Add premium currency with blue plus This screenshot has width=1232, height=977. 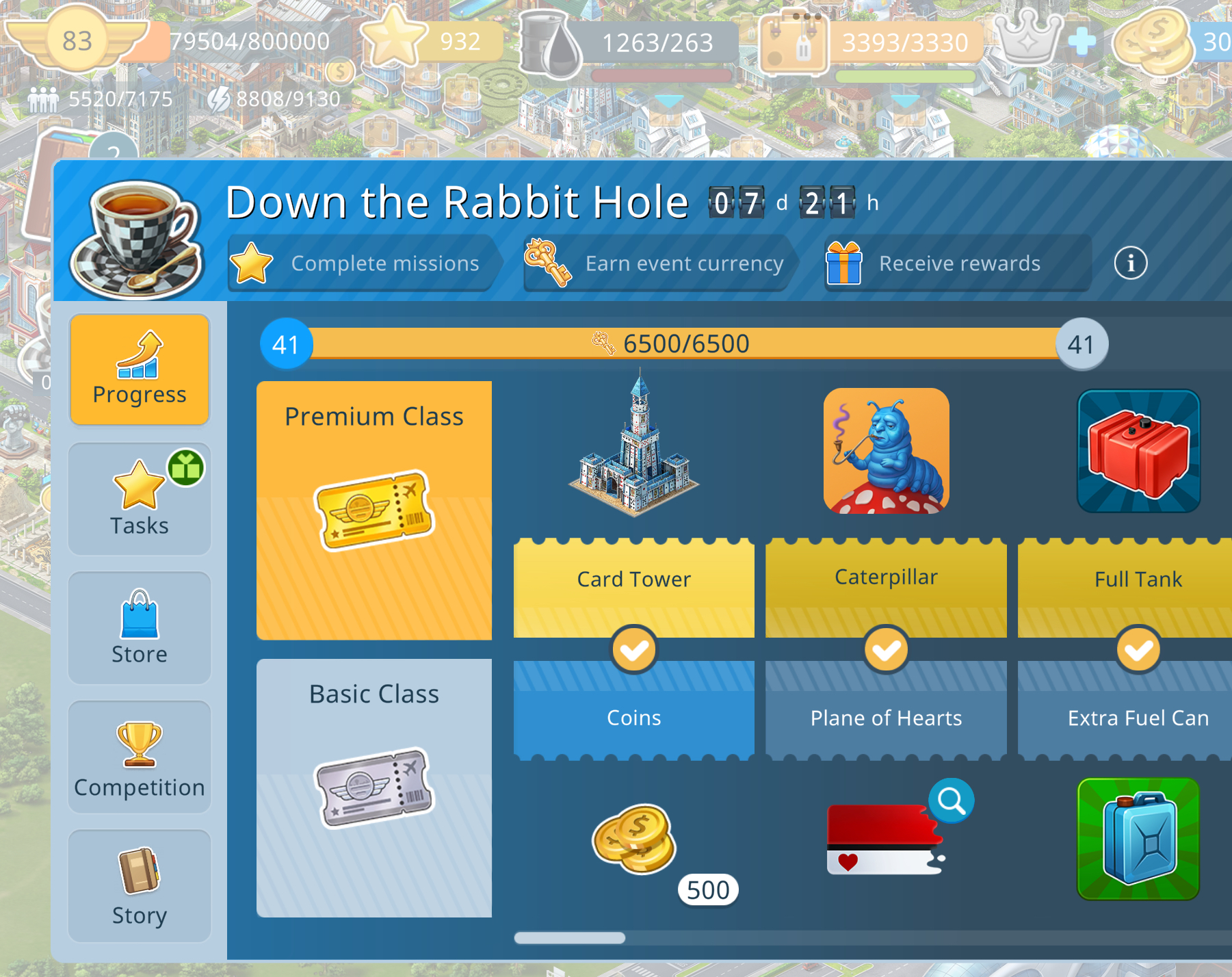click(1082, 41)
